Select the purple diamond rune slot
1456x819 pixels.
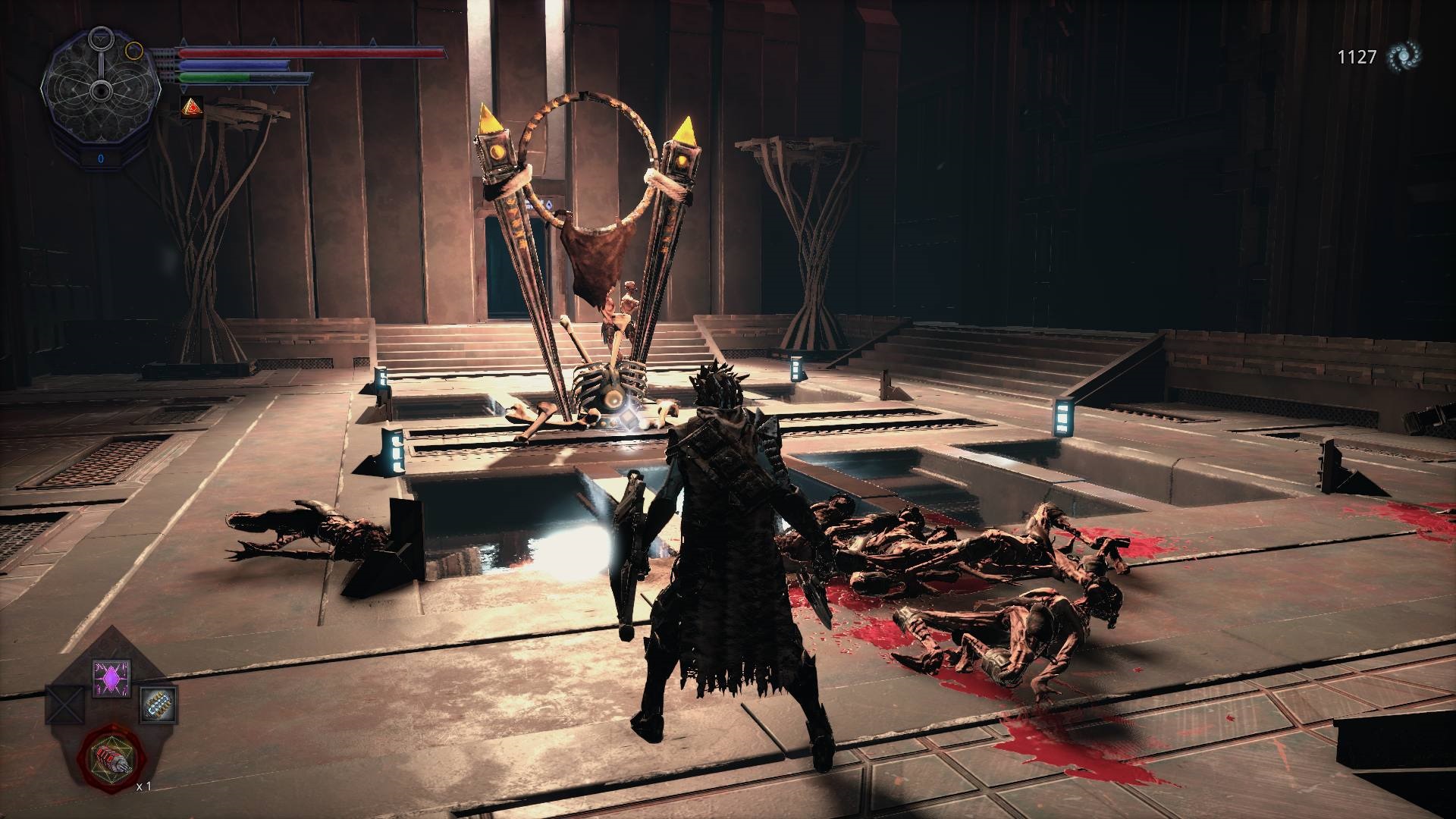[111, 677]
